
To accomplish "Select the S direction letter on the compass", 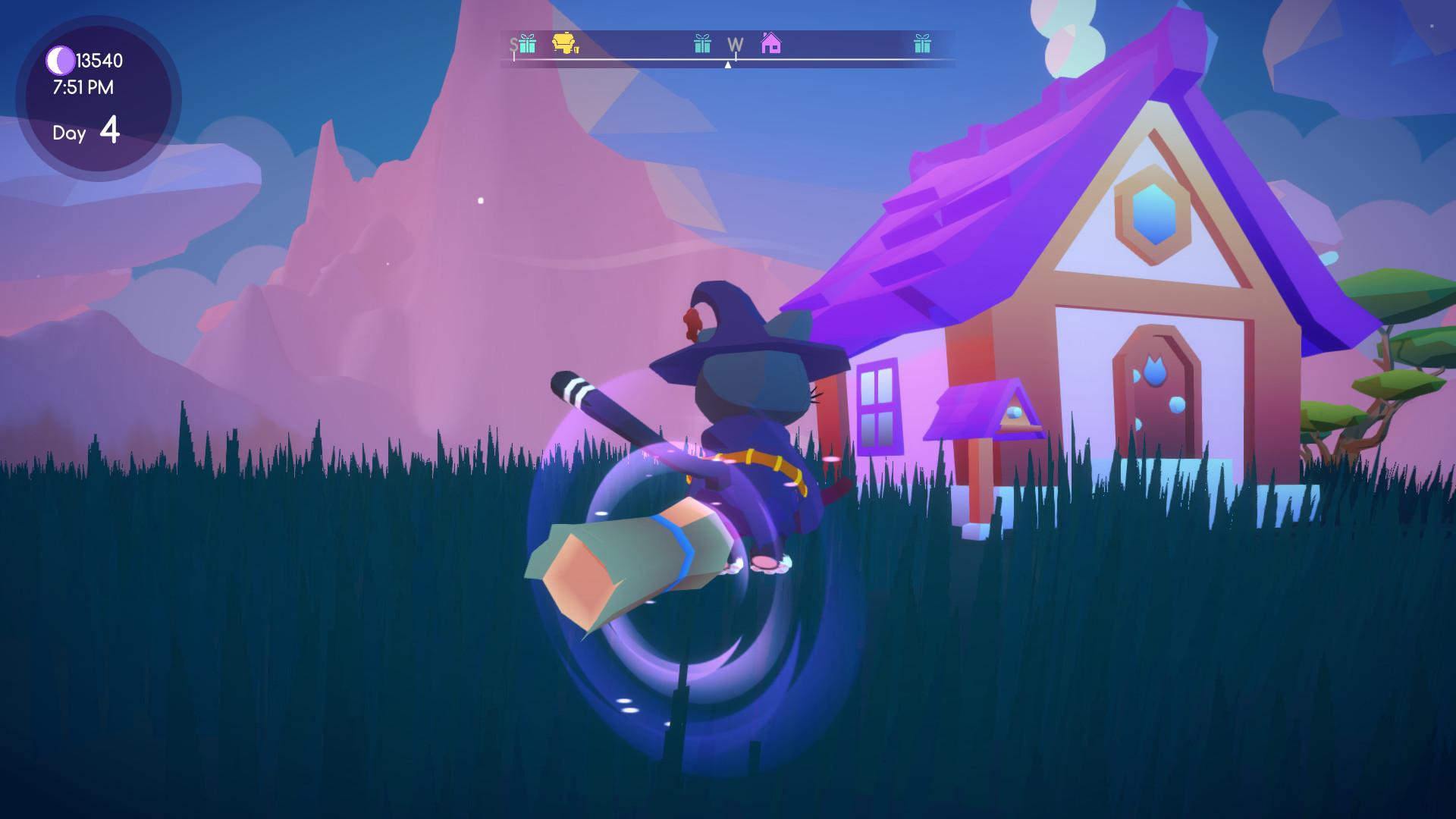I will click(514, 45).
